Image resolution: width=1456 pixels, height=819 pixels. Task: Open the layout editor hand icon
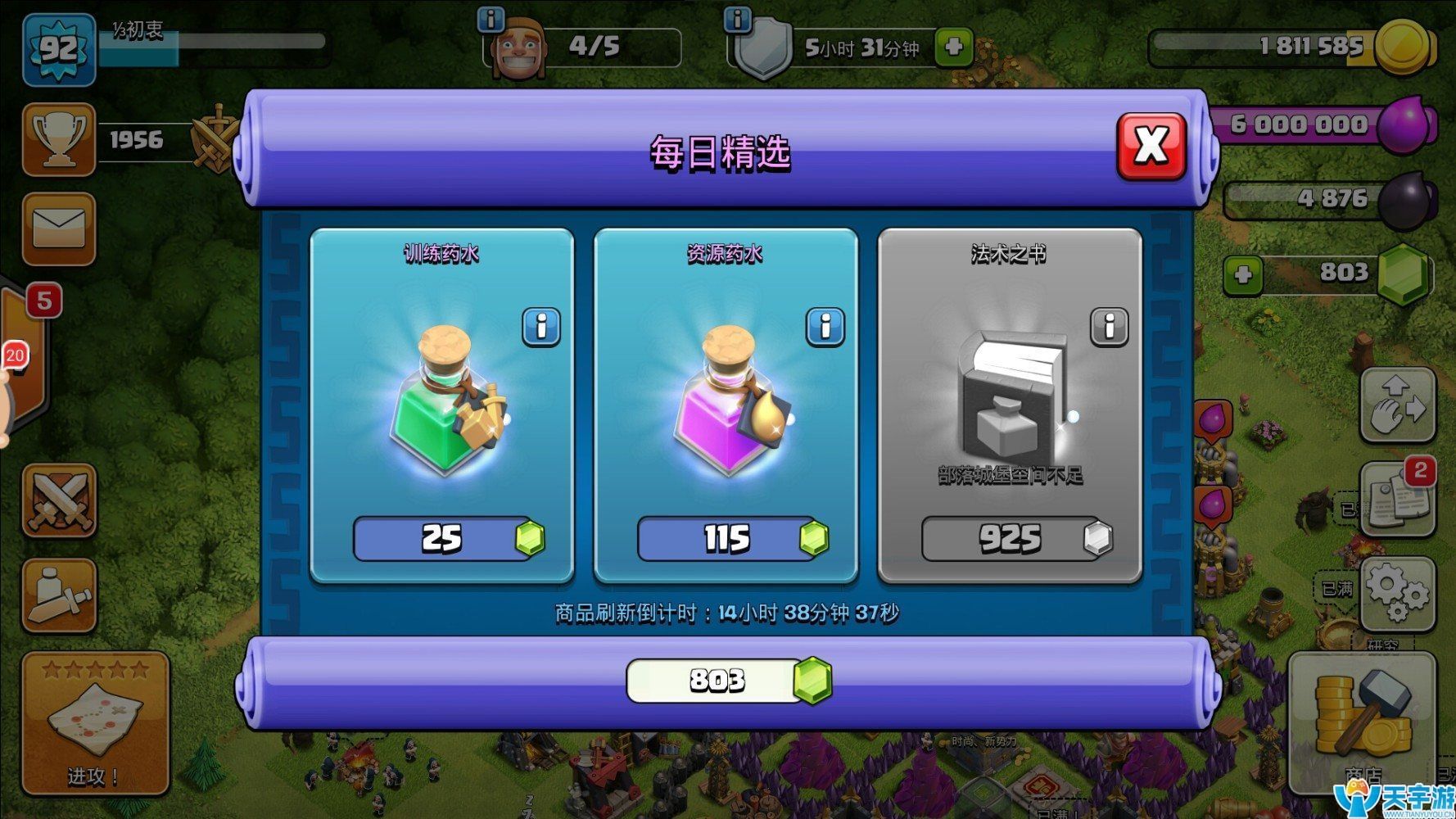[1397, 405]
